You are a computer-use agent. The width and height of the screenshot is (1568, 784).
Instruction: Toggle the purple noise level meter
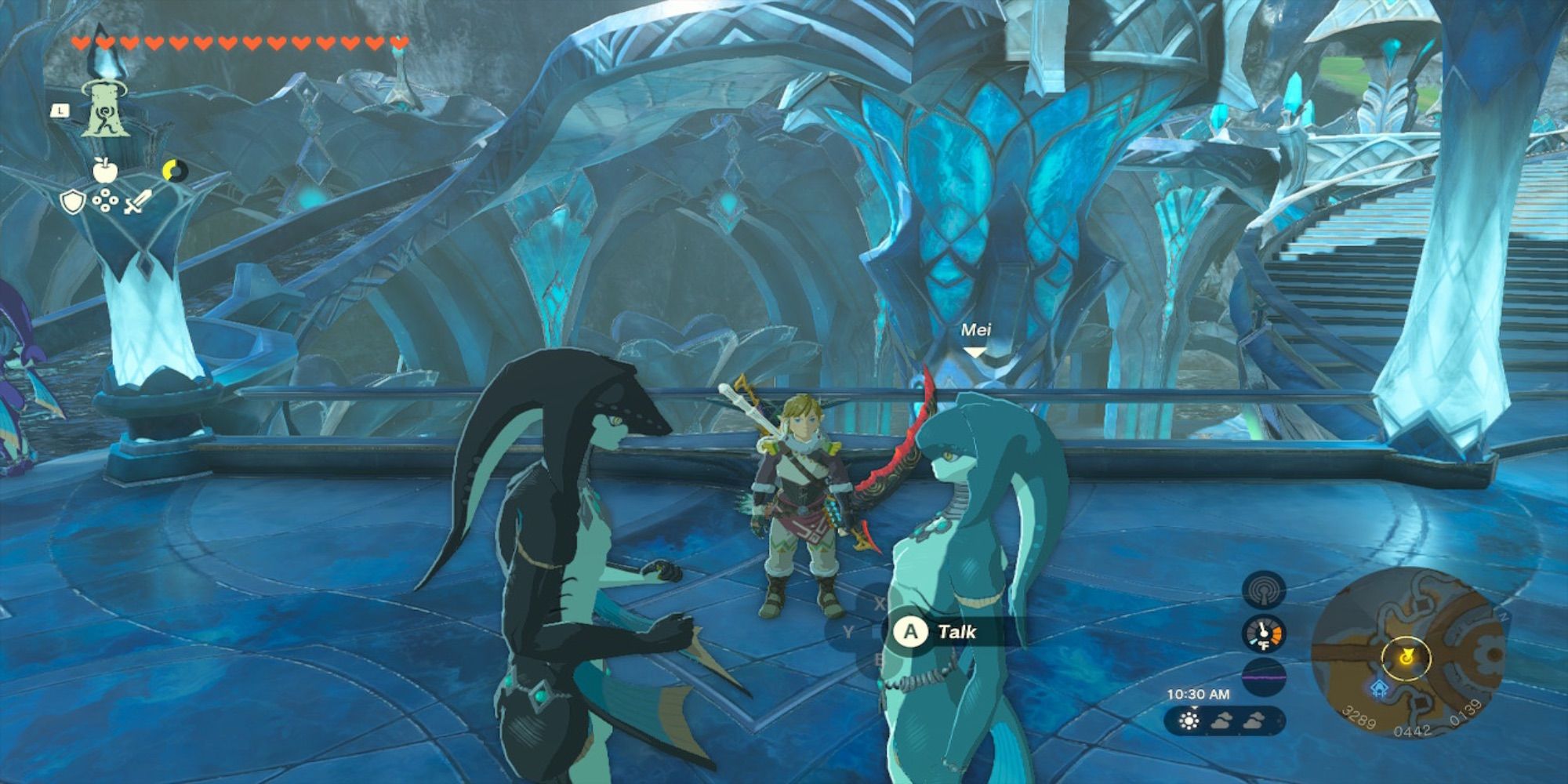[1263, 677]
